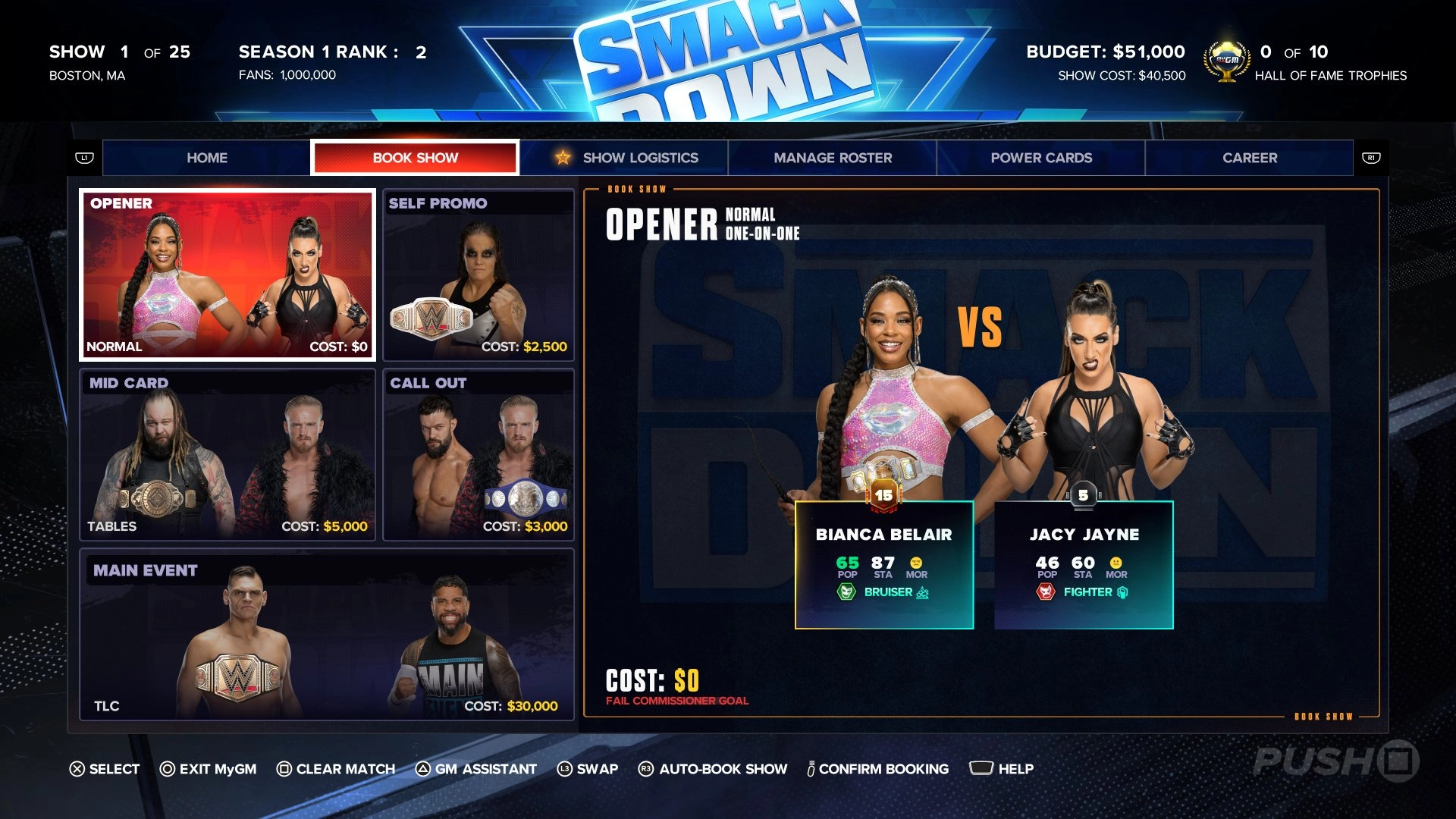Viewport: 1456px width, 819px height.
Task: Click the GM Assistant triangle button icon
Action: pos(422,768)
